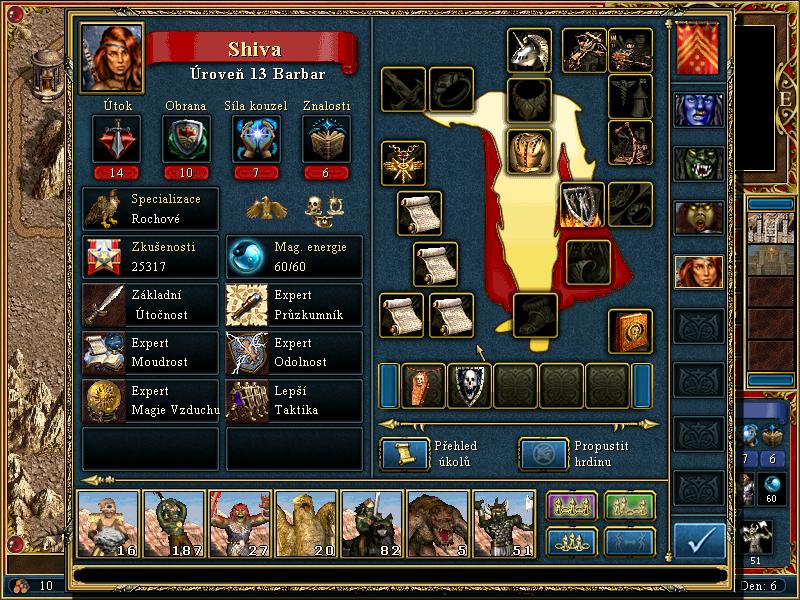Image resolution: width=800 pixels, height=600 pixels.
Task: Switch to the green orc hero portrait
Action: [698, 163]
